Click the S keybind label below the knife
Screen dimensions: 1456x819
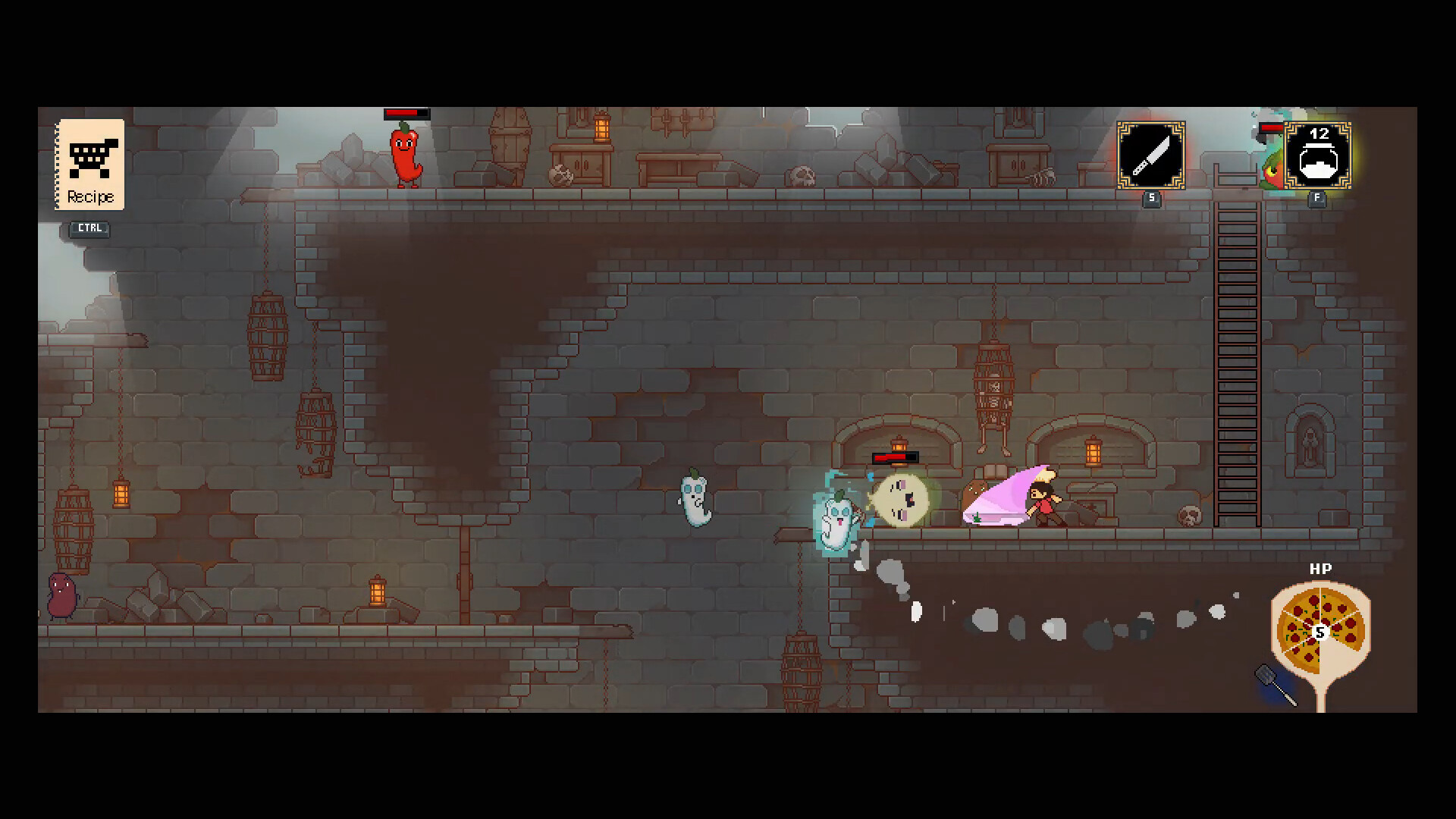(1150, 199)
